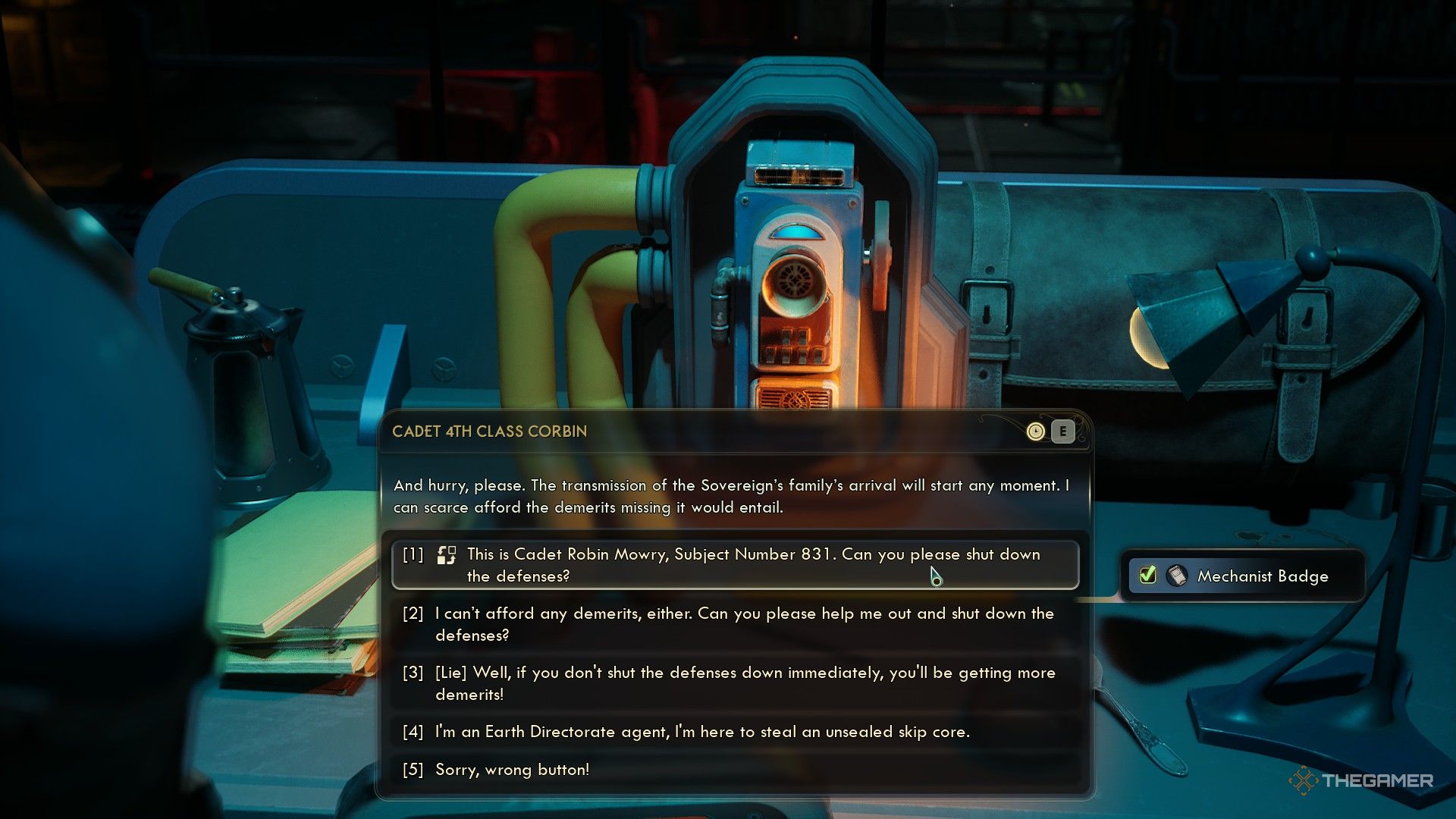Open the dialogue history clock icon

[x=1035, y=431]
